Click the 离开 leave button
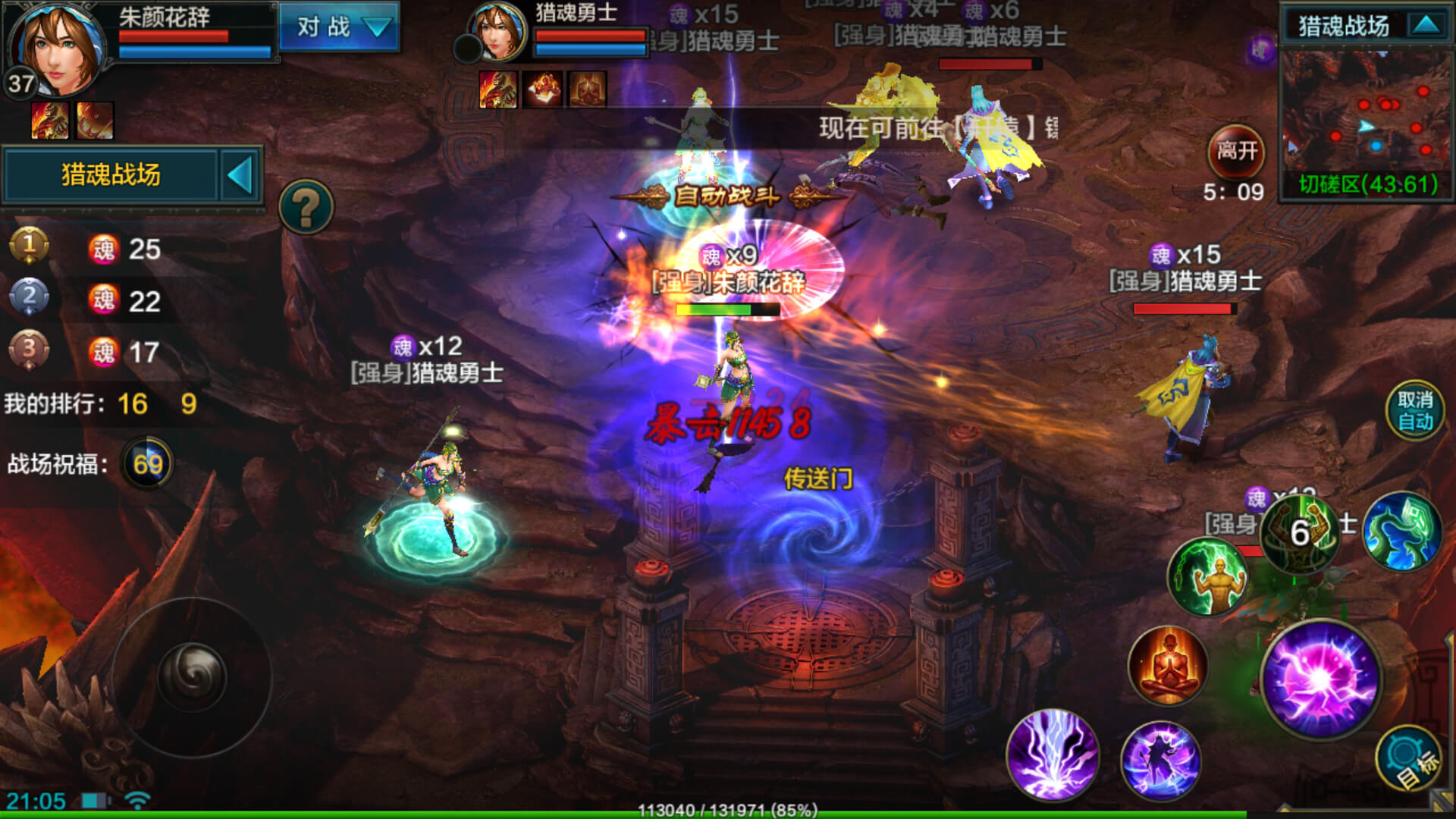 tap(1236, 151)
